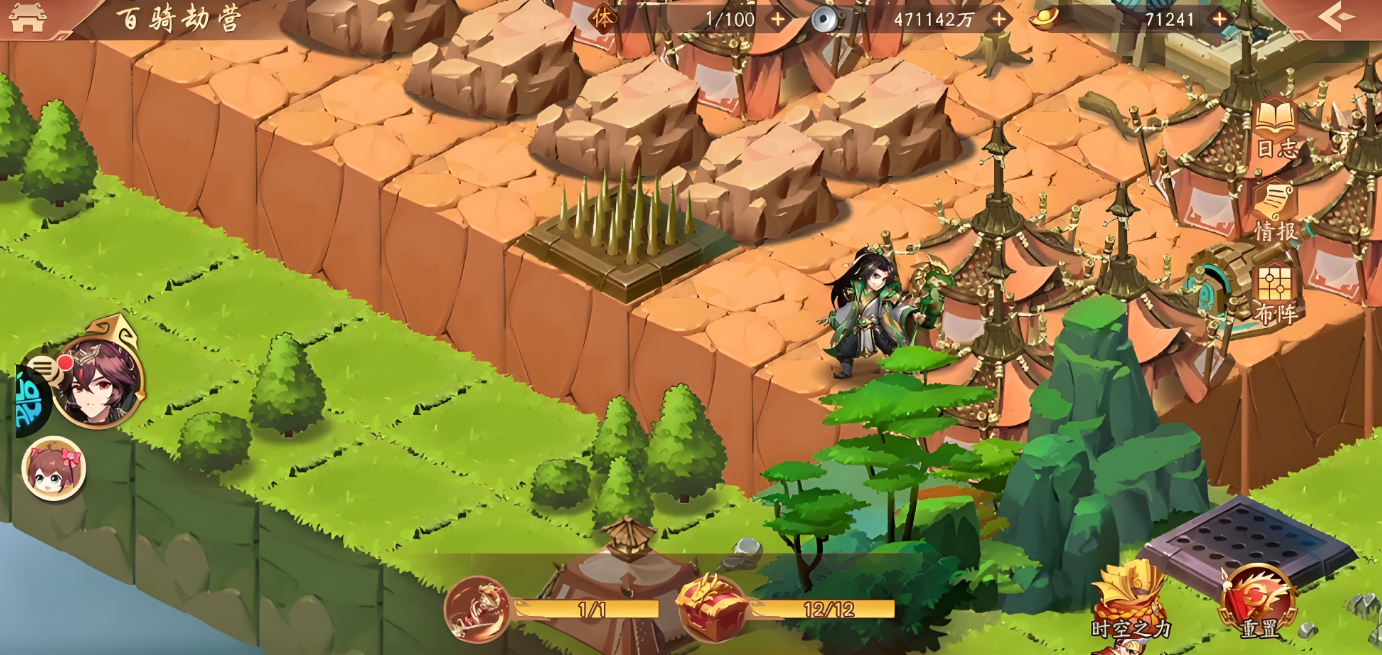Add silver coins with the plus beside 471142万
The width and height of the screenshot is (1382, 655).
[x=998, y=19]
